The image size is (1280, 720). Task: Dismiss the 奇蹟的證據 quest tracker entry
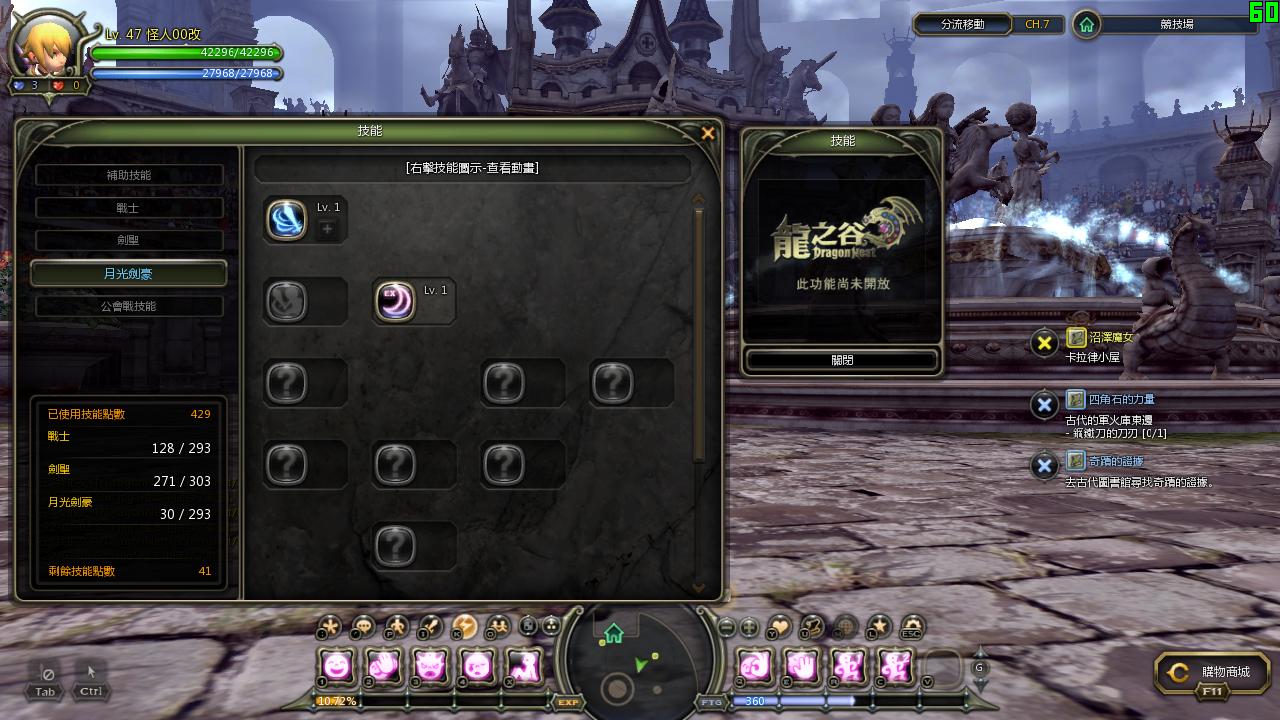(1044, 466)
